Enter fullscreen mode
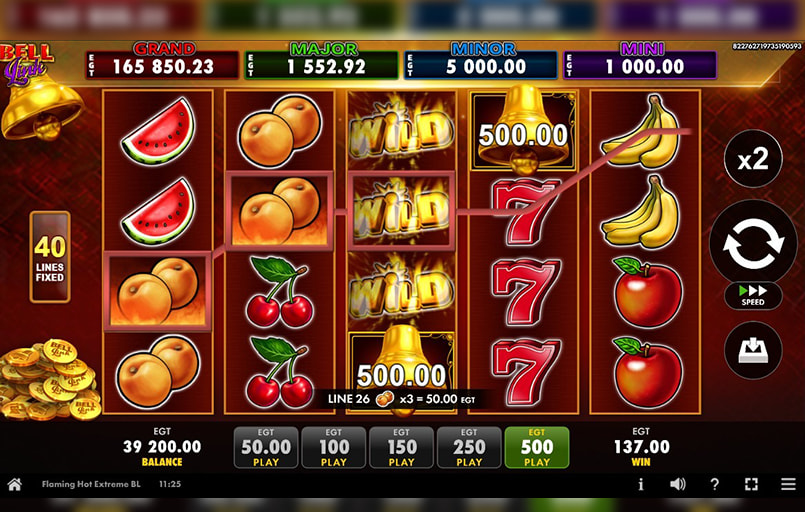Image resolution: width=805 pixels, height=512 pixels. click(x=751, y=484)
